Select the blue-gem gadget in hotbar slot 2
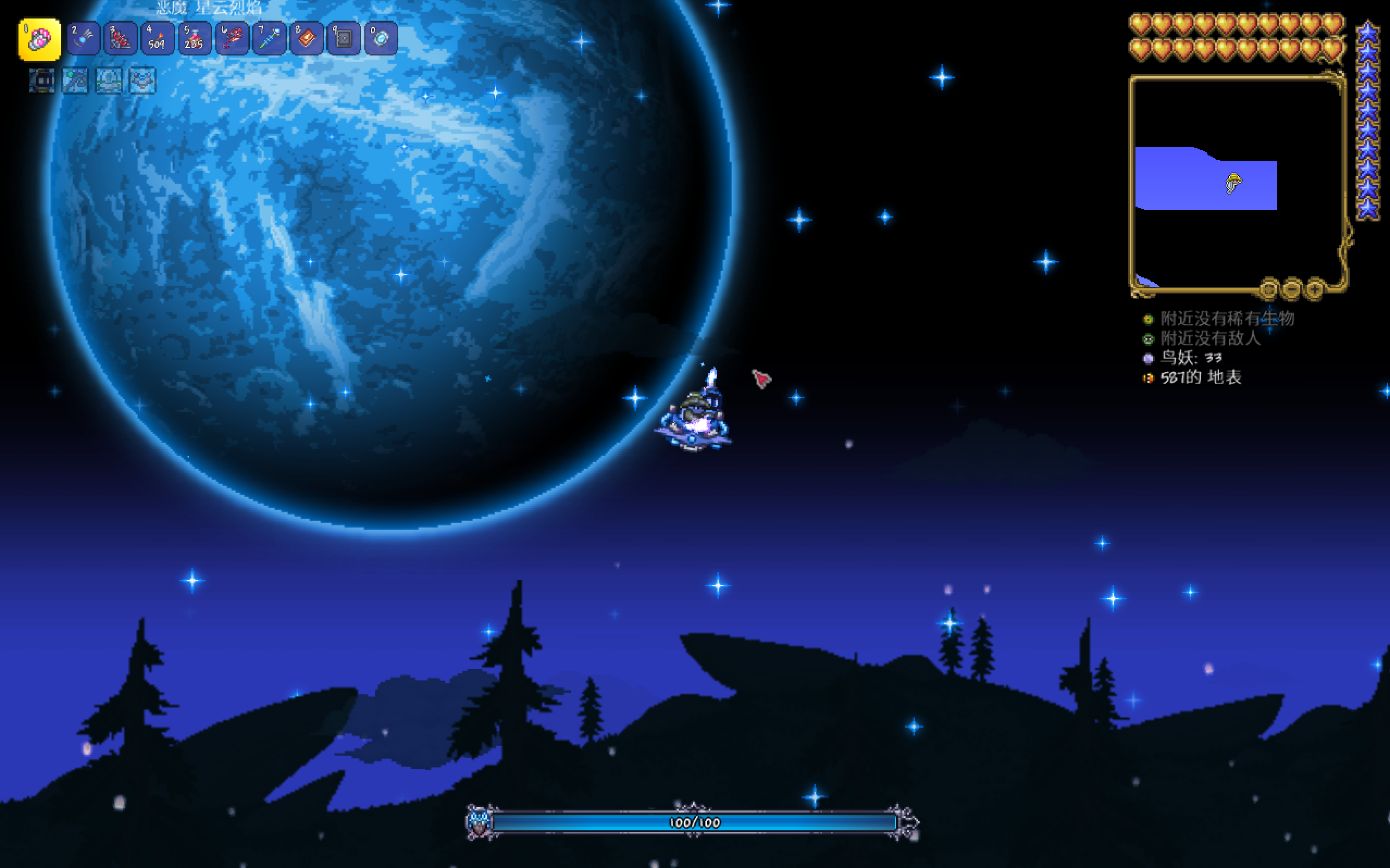Screen dimensions: 1390x868 [x=83, y=39]
